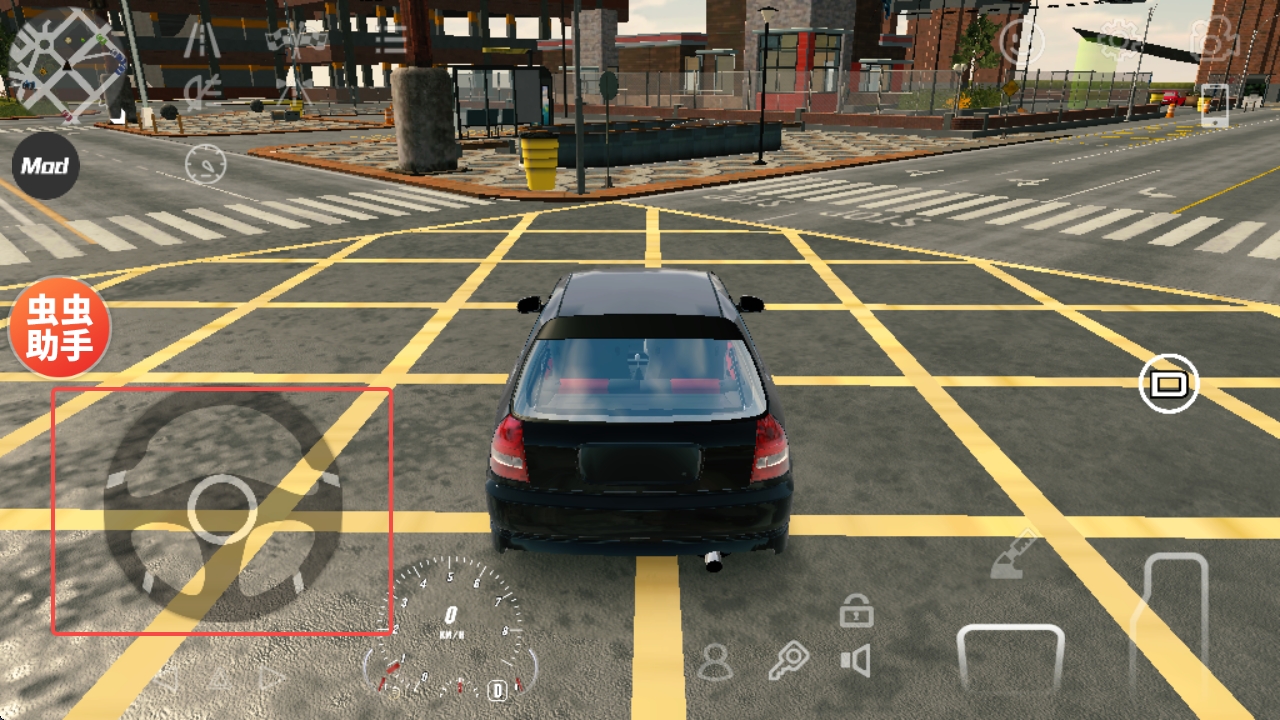
Task: Tap the cruise control gauge icon
Action: tap(205, 164)
